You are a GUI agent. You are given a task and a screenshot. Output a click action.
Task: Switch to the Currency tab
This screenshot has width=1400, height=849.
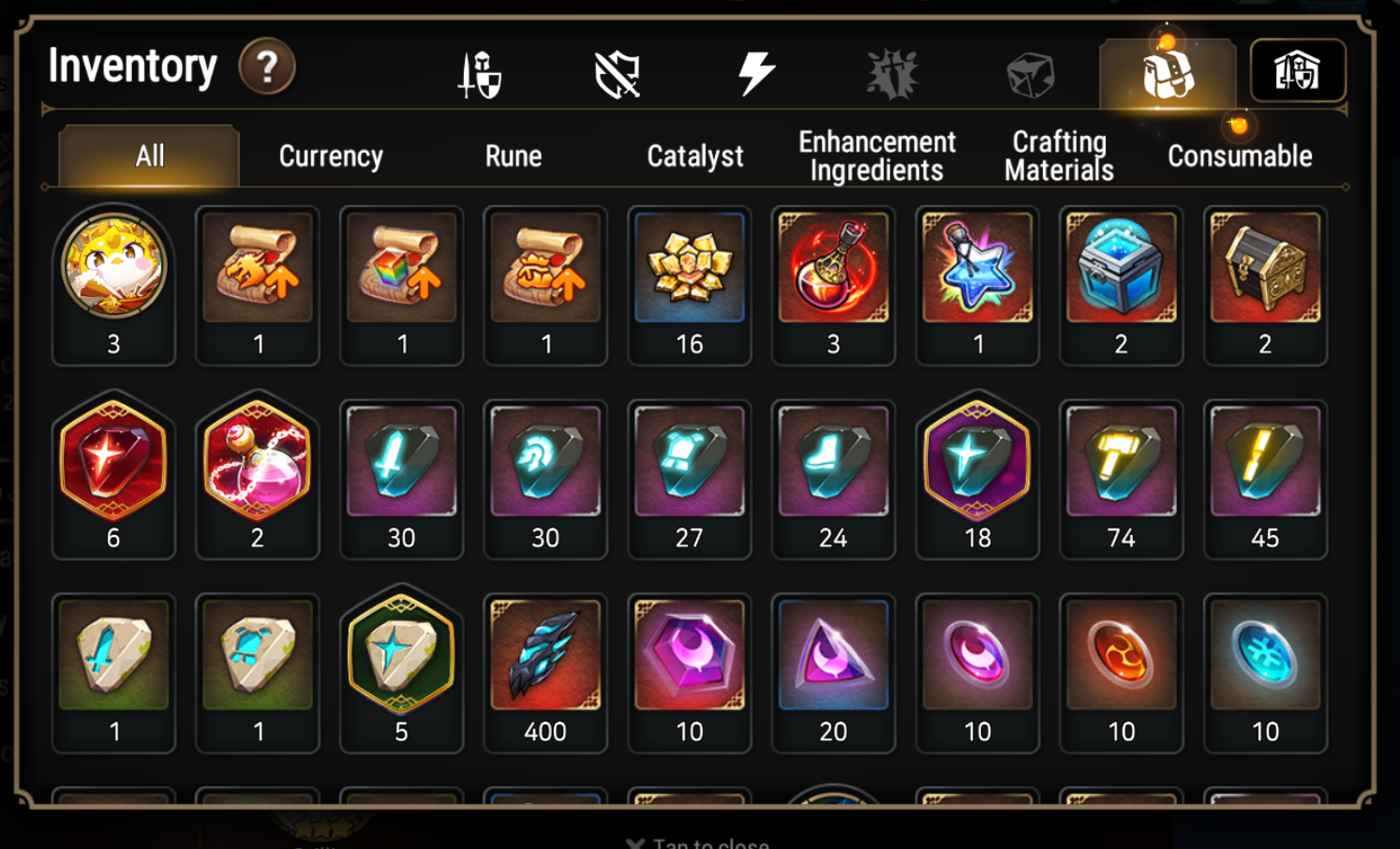[x=329, y=156]
